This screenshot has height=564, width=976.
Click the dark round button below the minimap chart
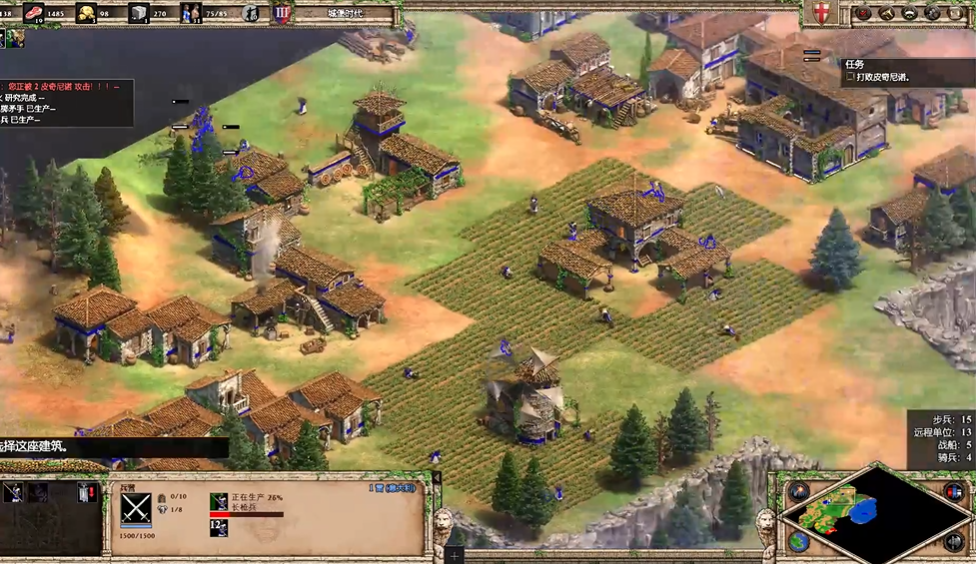click(954, 541)
